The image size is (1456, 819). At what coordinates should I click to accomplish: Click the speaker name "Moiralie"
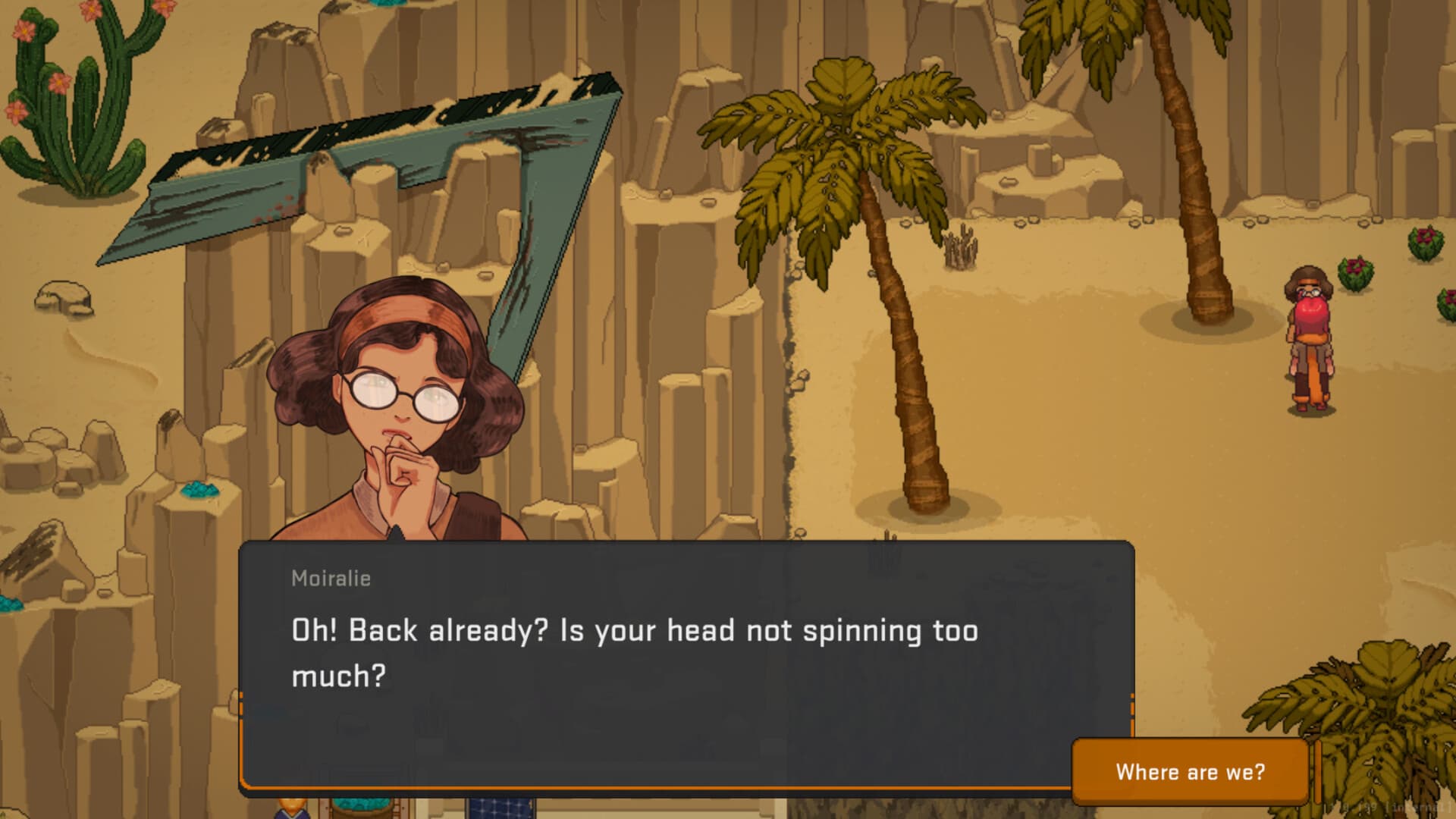[331, 579]
